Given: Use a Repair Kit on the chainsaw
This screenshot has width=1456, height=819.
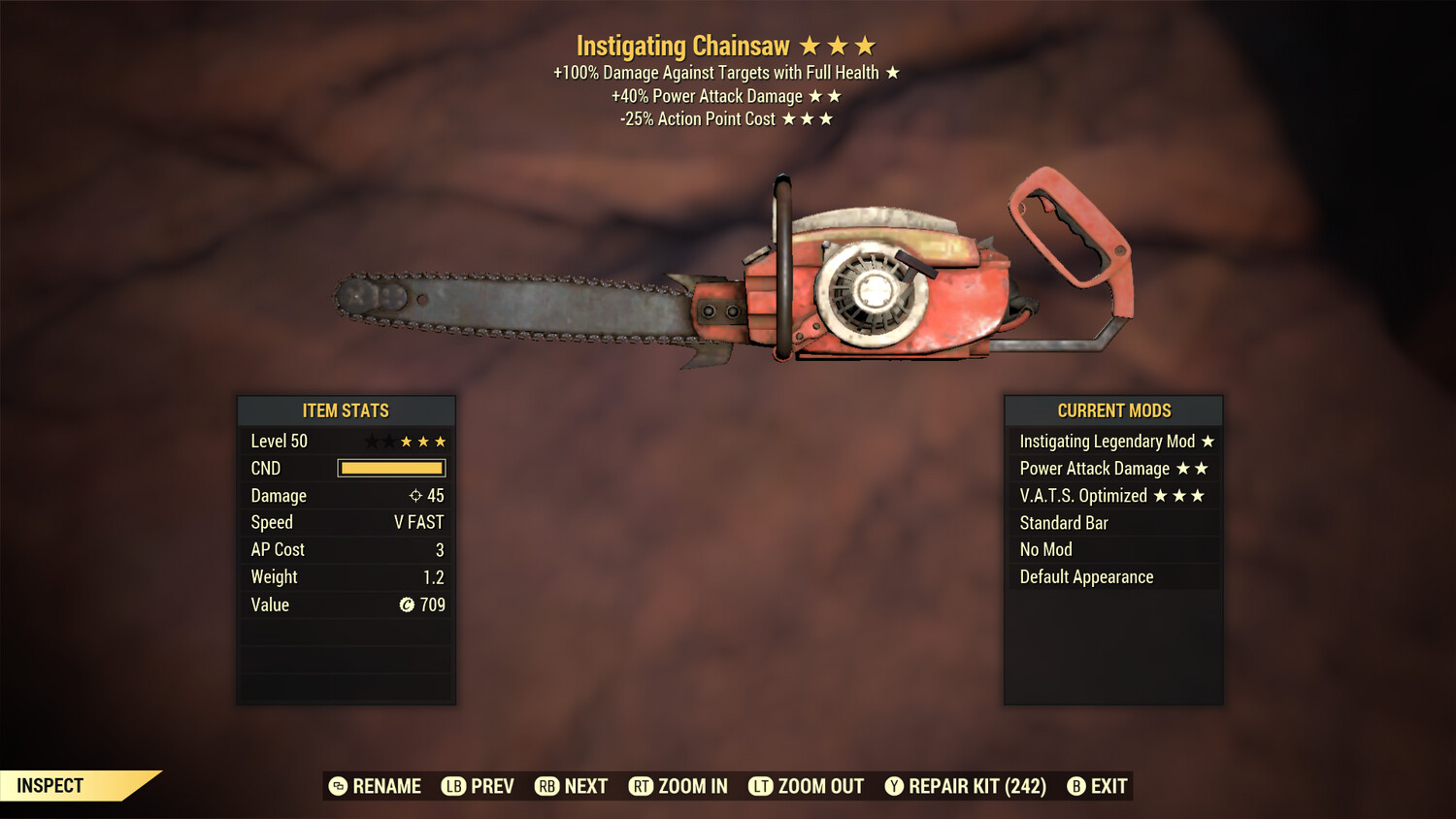Looking at the screenshot, I should tap(966, 786).
